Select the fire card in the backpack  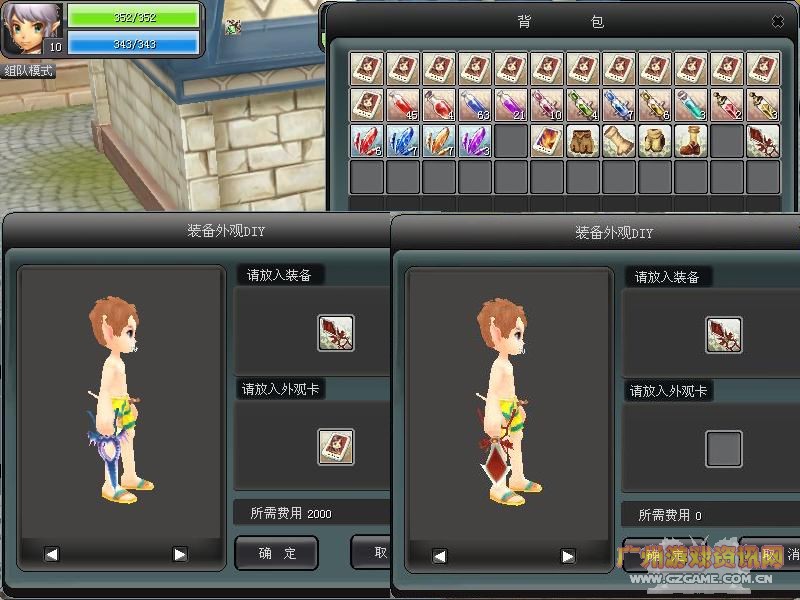click(x=547, y=141)
